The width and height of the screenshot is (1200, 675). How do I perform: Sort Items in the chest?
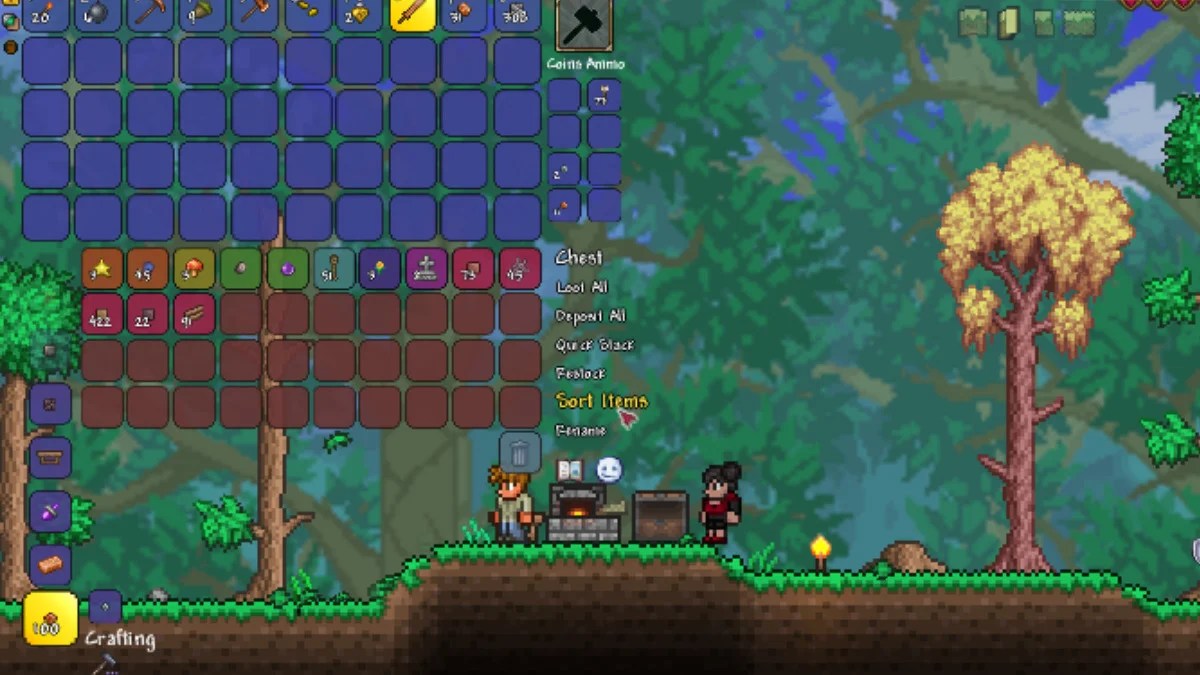[601, 401]
